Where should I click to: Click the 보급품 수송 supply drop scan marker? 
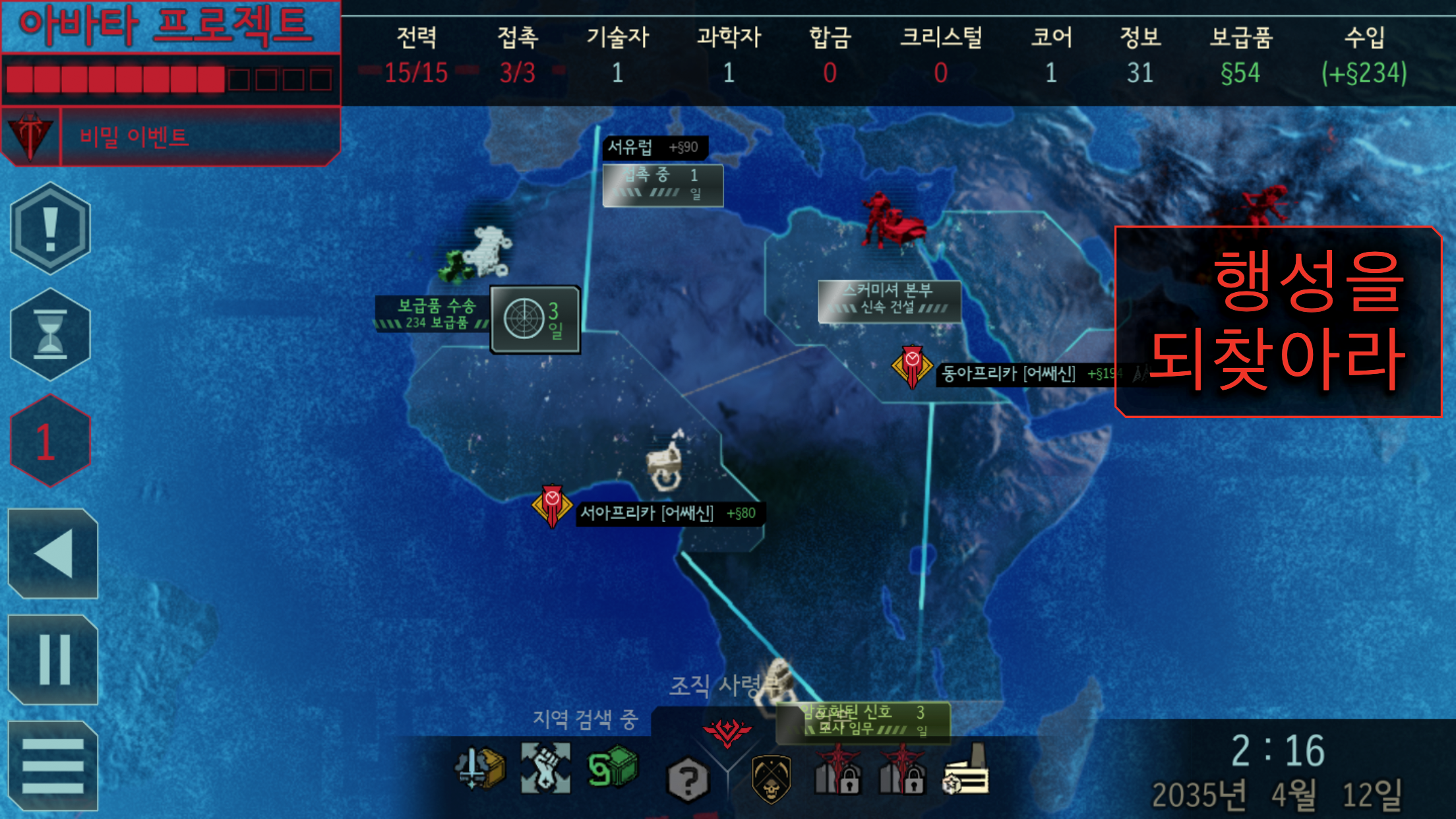point(535,320)
